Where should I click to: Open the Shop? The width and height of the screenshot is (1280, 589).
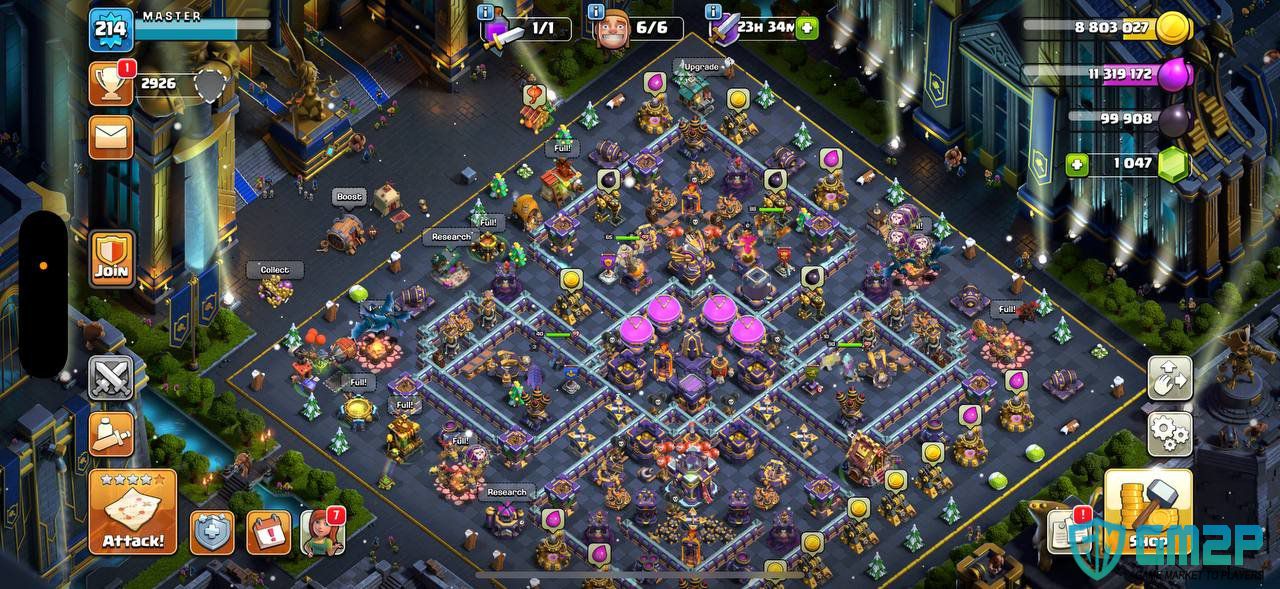coord(1148,512)
